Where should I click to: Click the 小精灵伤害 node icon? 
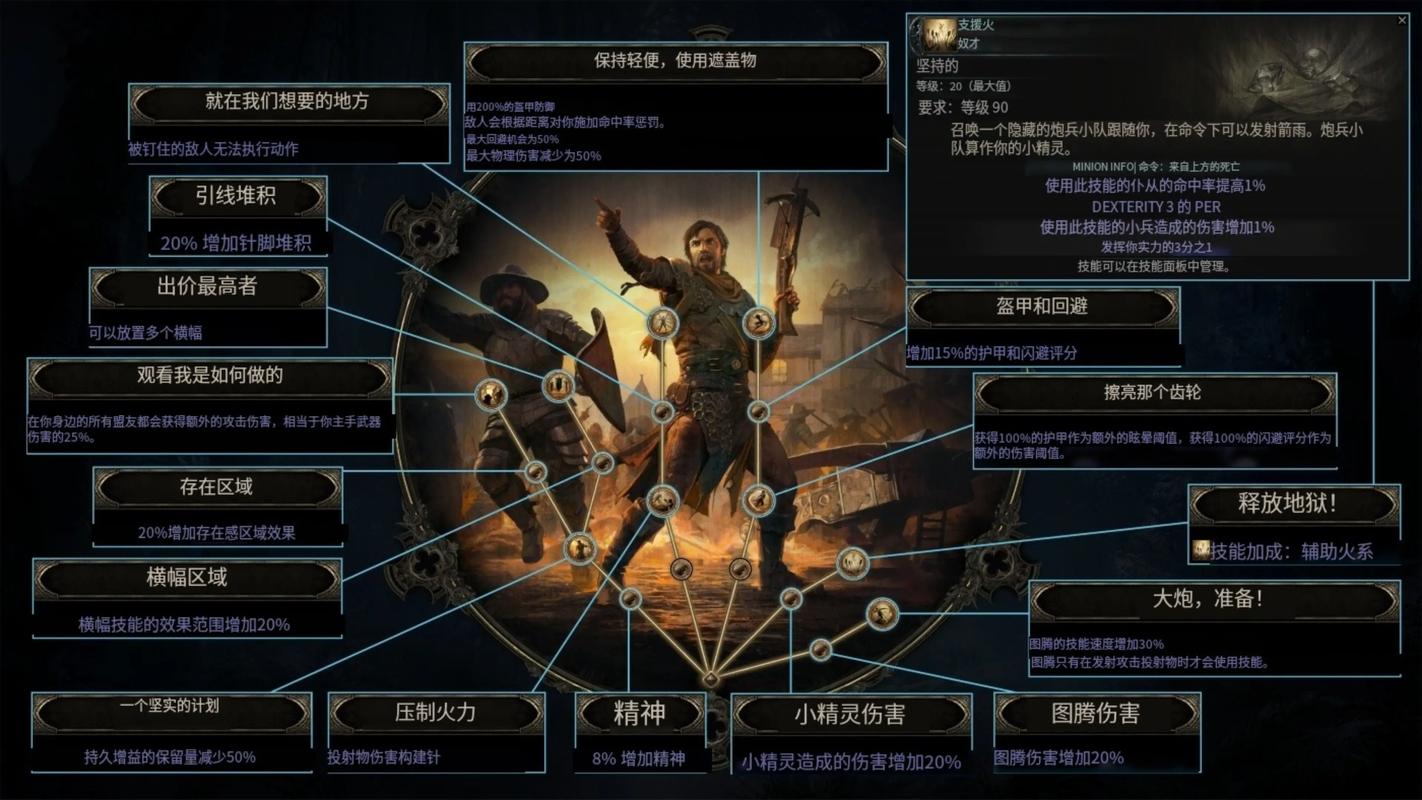pos(789,600)
